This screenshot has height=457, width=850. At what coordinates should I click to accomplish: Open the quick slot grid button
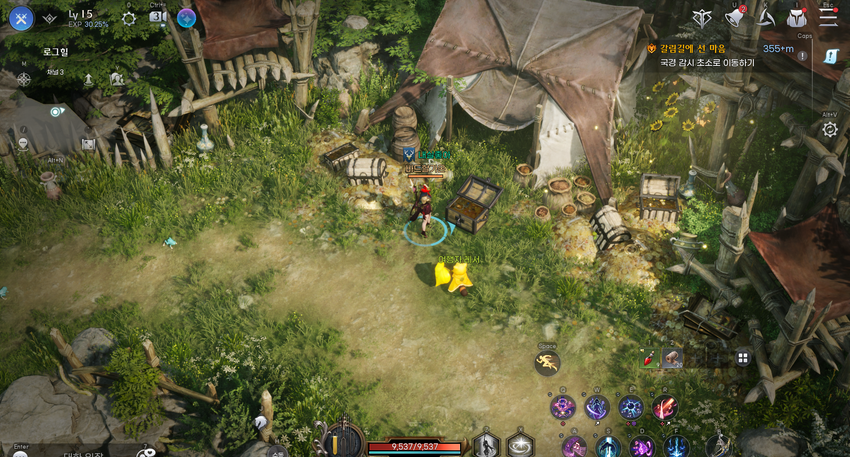743,357
